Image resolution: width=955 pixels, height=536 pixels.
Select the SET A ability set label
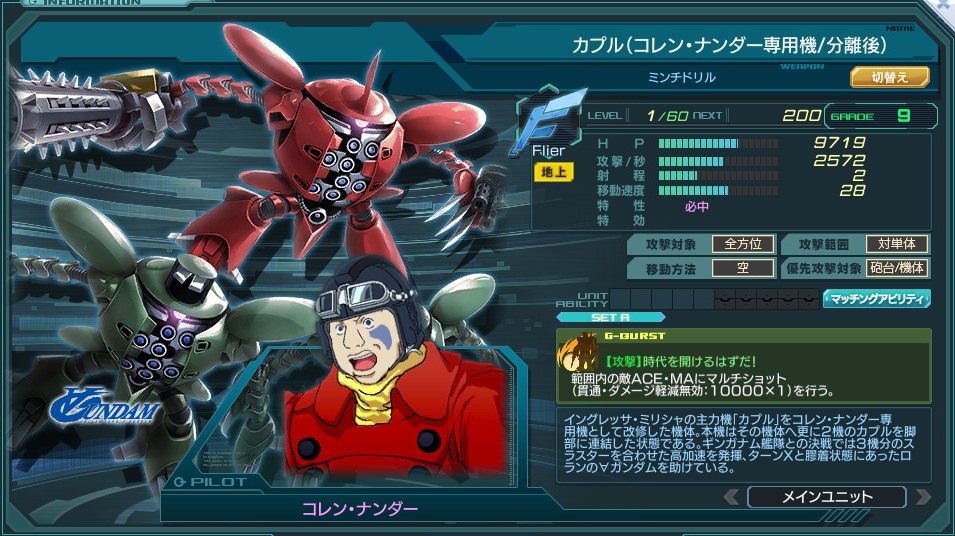610,318
